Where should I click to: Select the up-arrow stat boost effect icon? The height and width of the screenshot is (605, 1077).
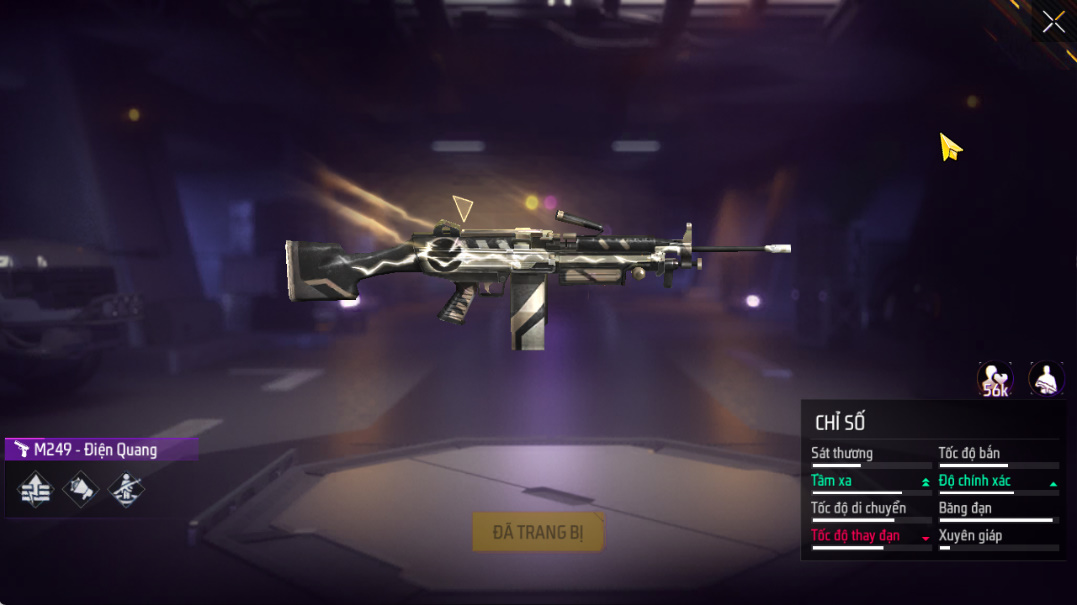click(35, 489)
